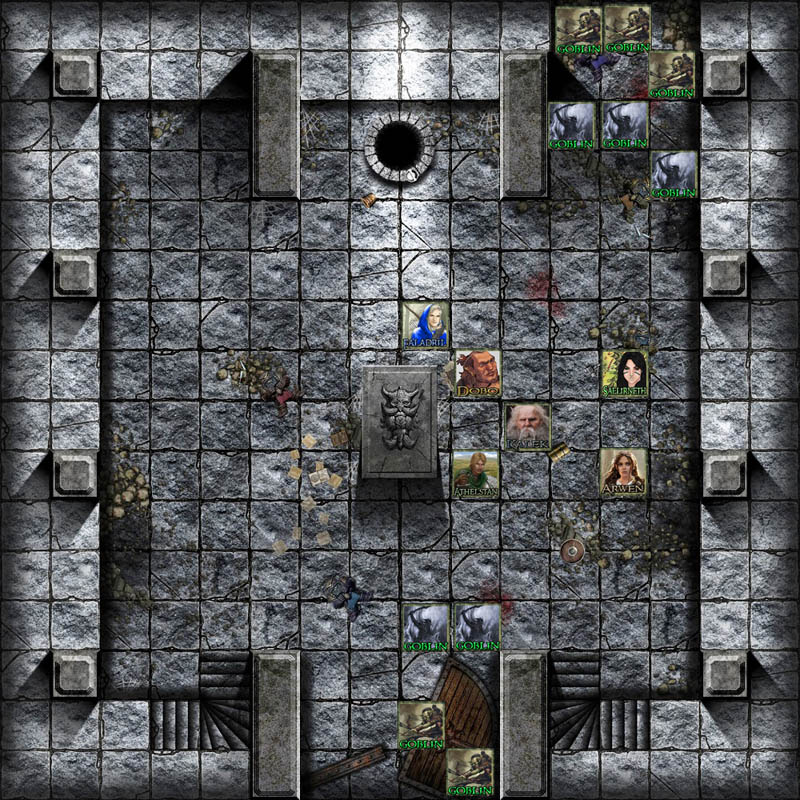Click the dark-haired Saelirneth token
The image size is (800, 800).
625,374
